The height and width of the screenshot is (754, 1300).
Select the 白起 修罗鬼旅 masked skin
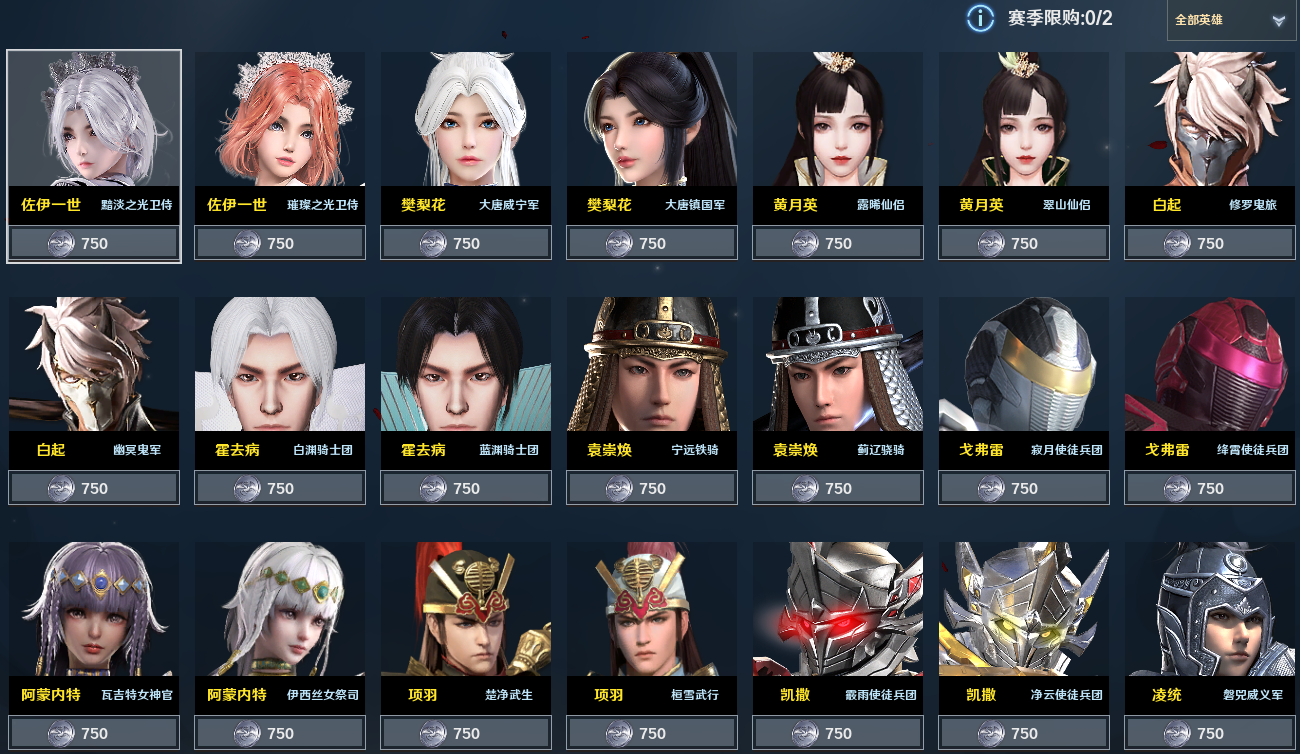(x=1210, y=120)
